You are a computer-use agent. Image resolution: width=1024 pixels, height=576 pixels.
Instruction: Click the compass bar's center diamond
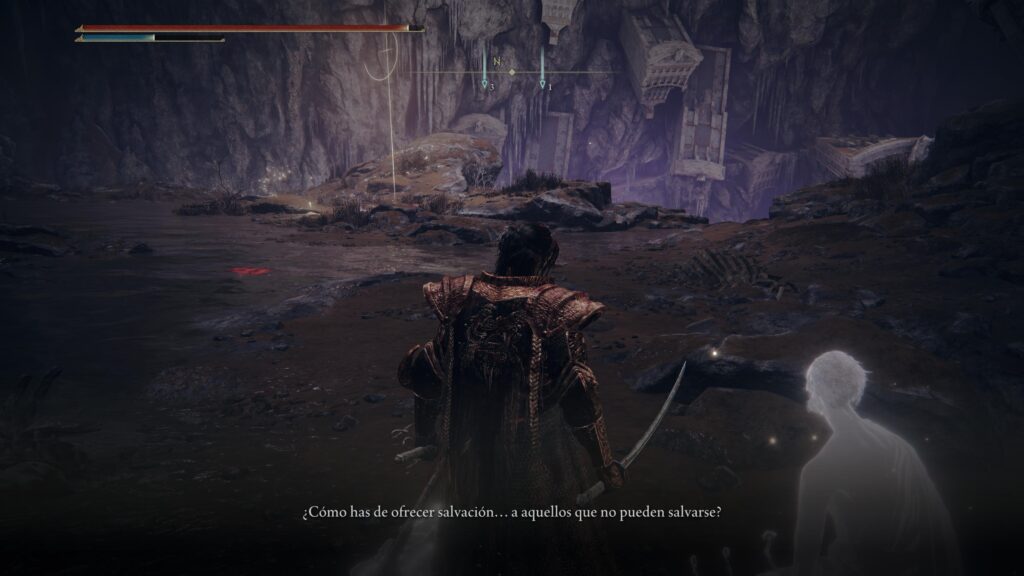pos(512,73)
